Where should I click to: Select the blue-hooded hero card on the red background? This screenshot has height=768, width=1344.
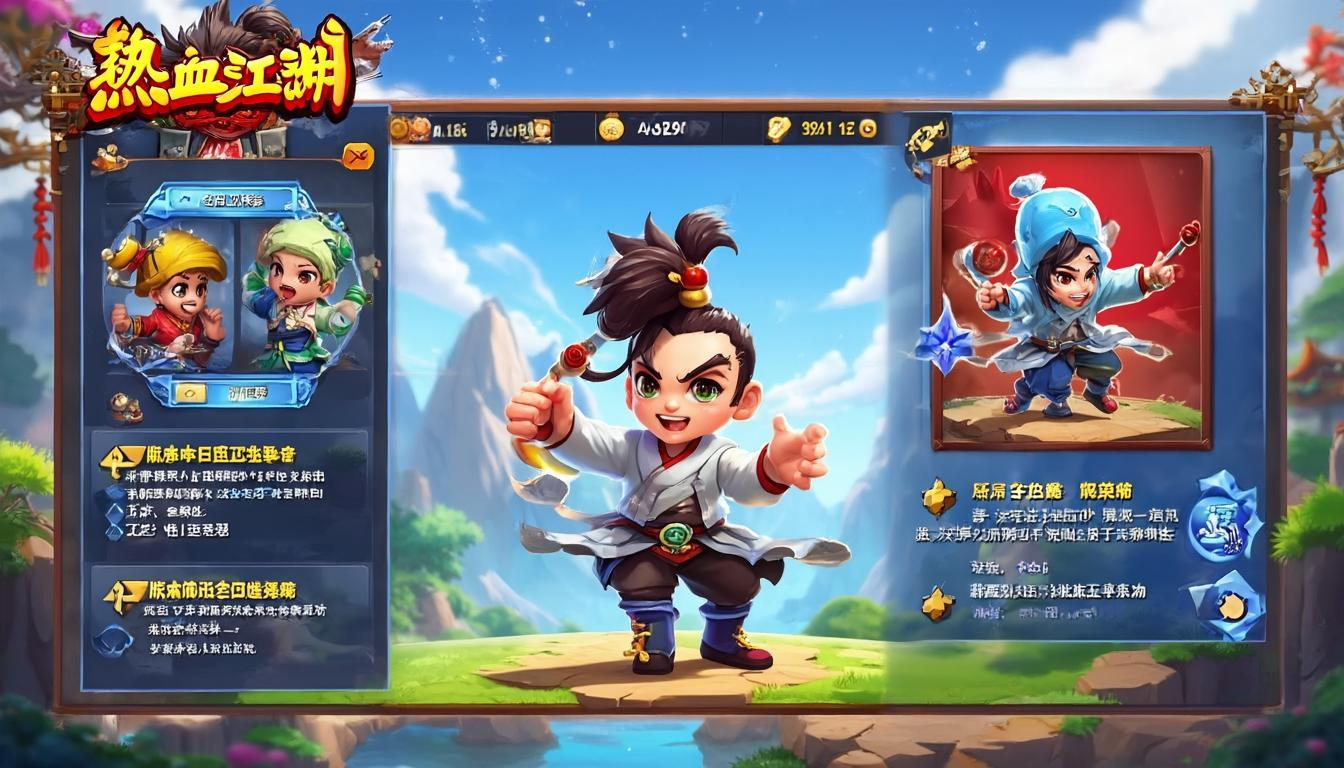[1071, 297]
